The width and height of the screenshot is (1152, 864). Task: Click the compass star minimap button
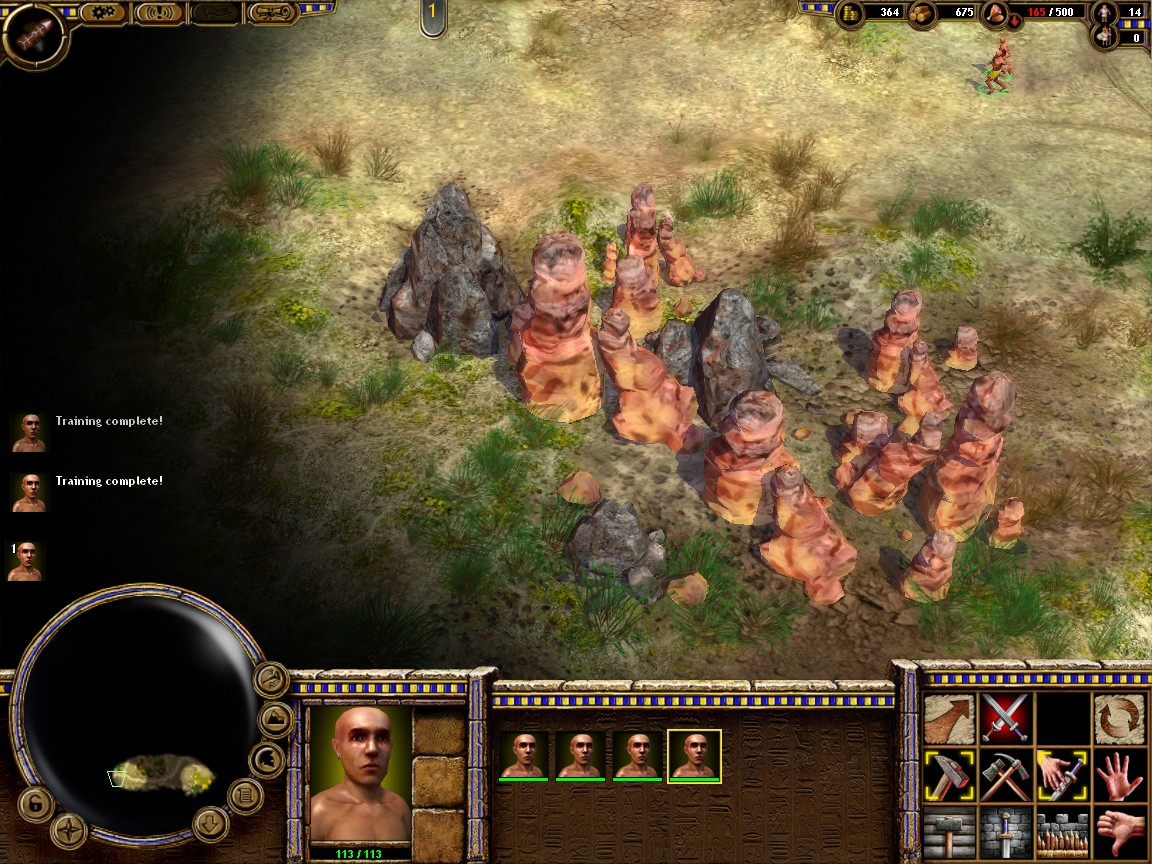(69, 830)
